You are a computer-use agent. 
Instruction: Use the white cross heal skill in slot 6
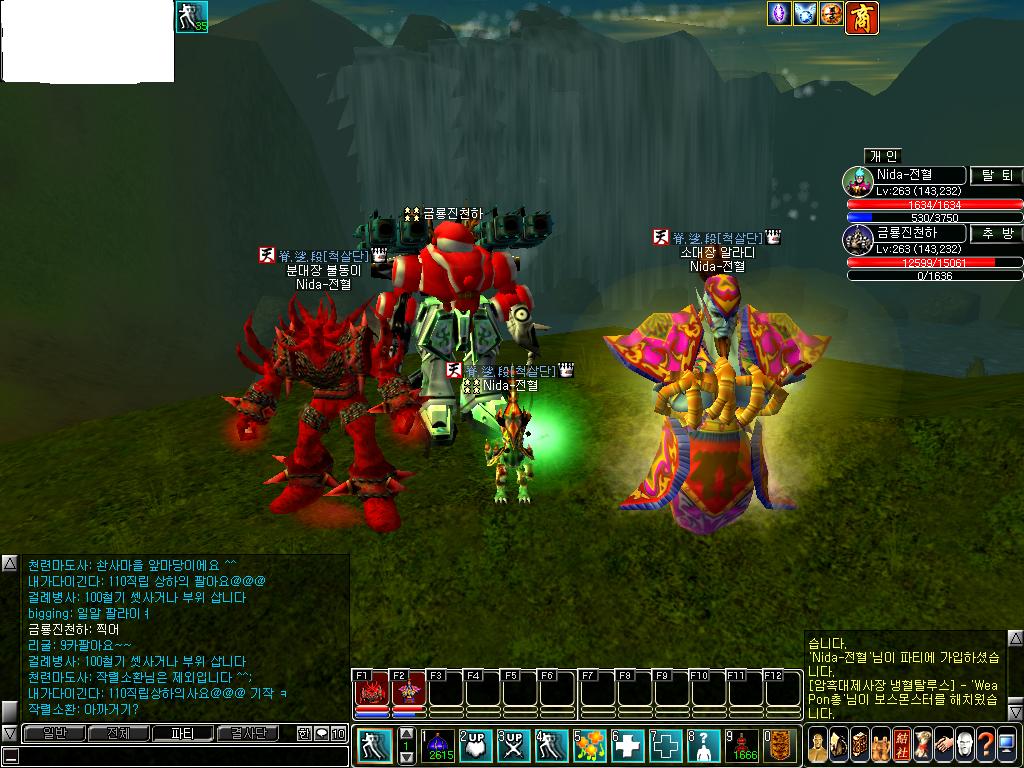628,745
